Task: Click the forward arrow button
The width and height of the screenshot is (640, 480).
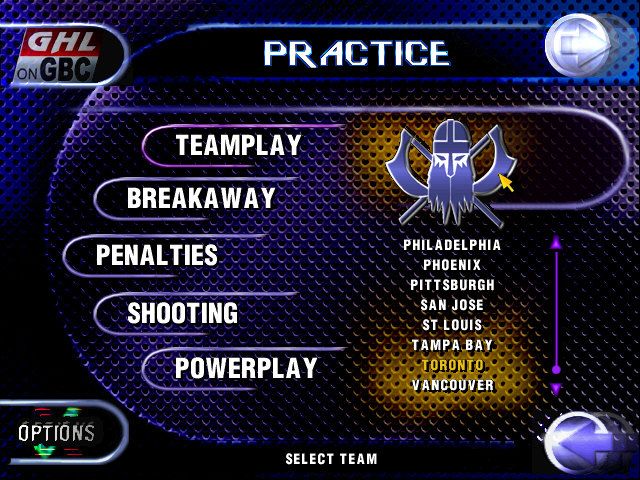Action: click(579, 43)
